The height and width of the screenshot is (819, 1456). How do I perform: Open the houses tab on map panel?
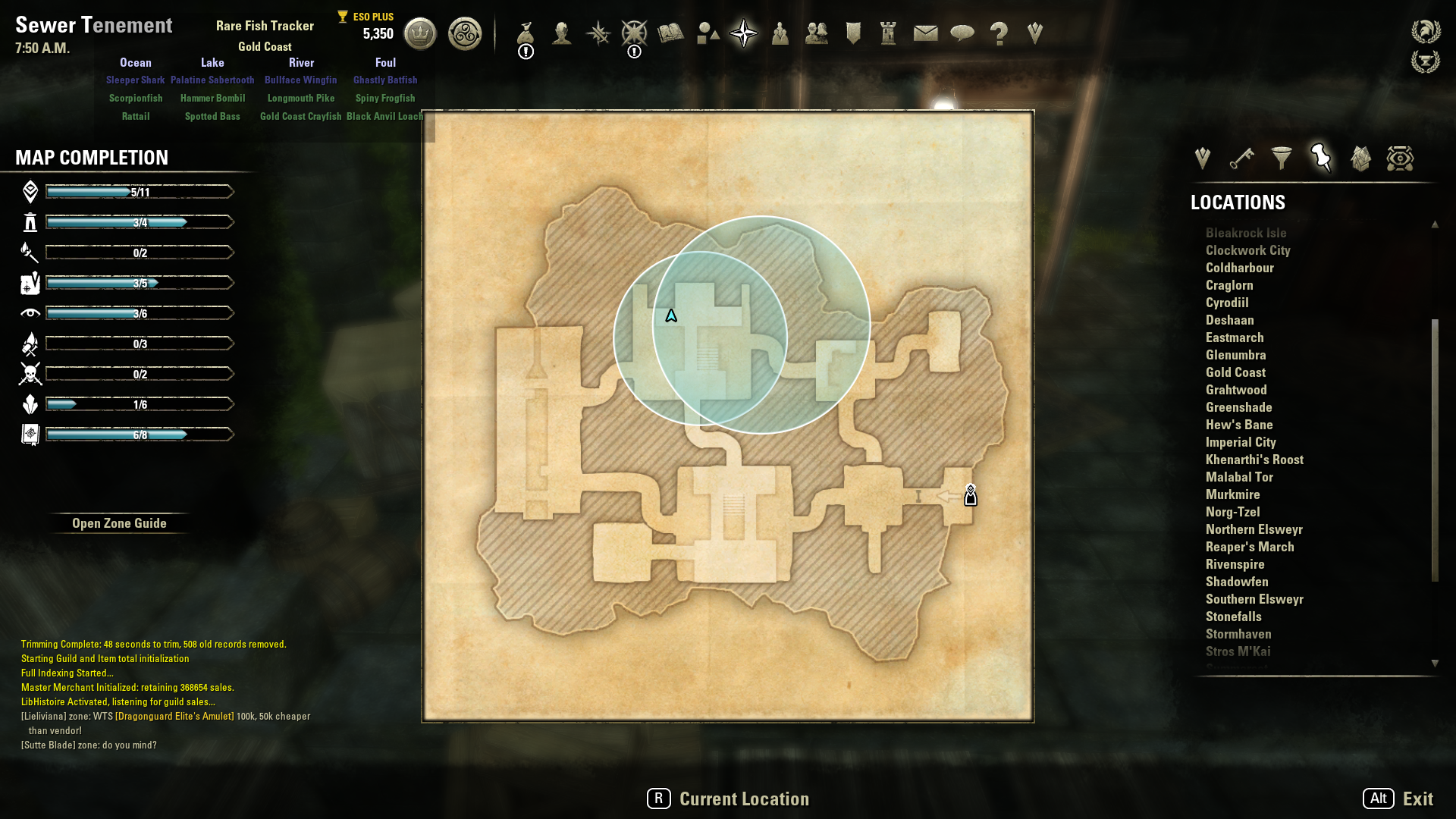click(x=1360, y=158)
